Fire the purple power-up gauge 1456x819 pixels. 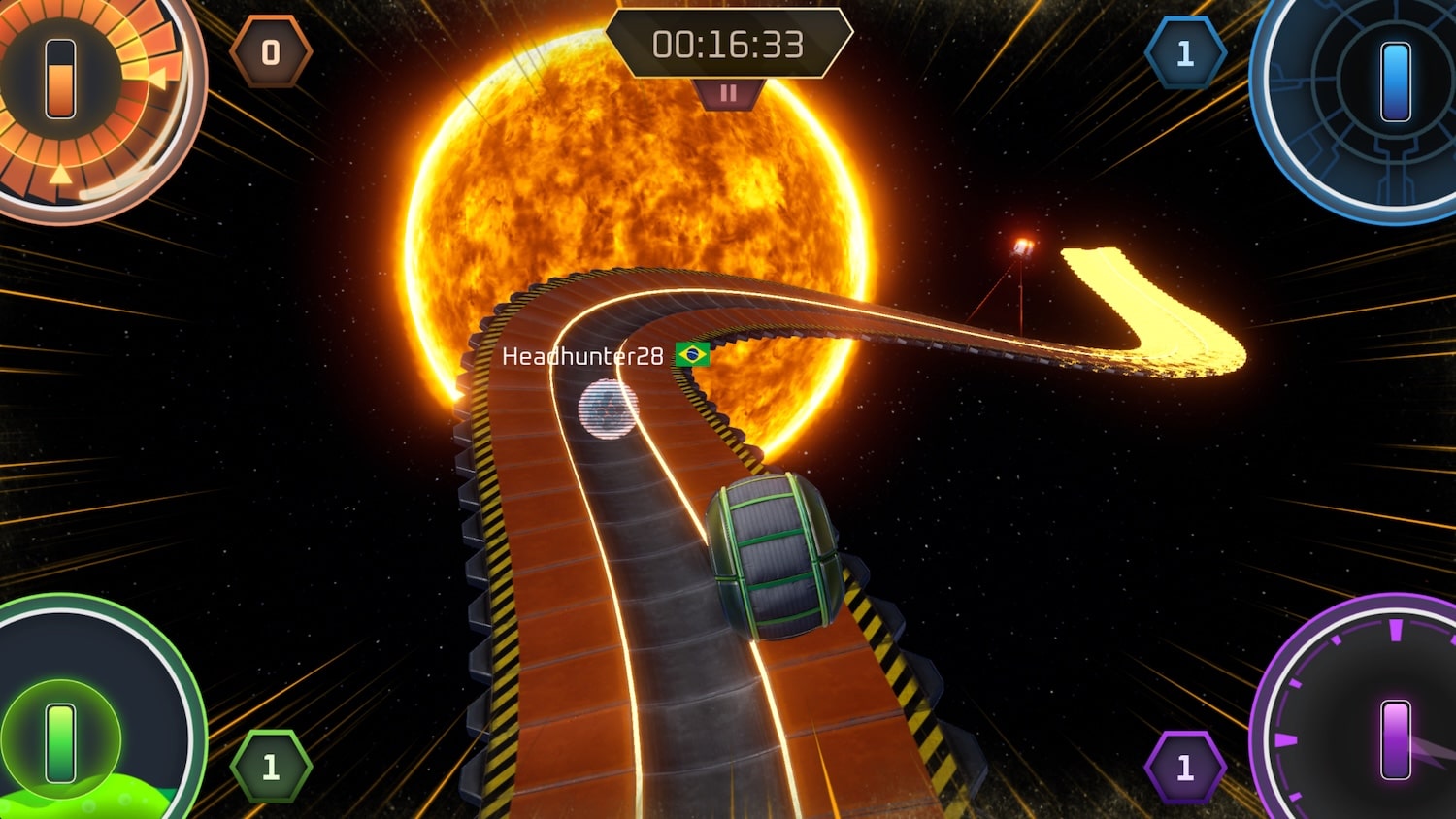pos(1395,739)
